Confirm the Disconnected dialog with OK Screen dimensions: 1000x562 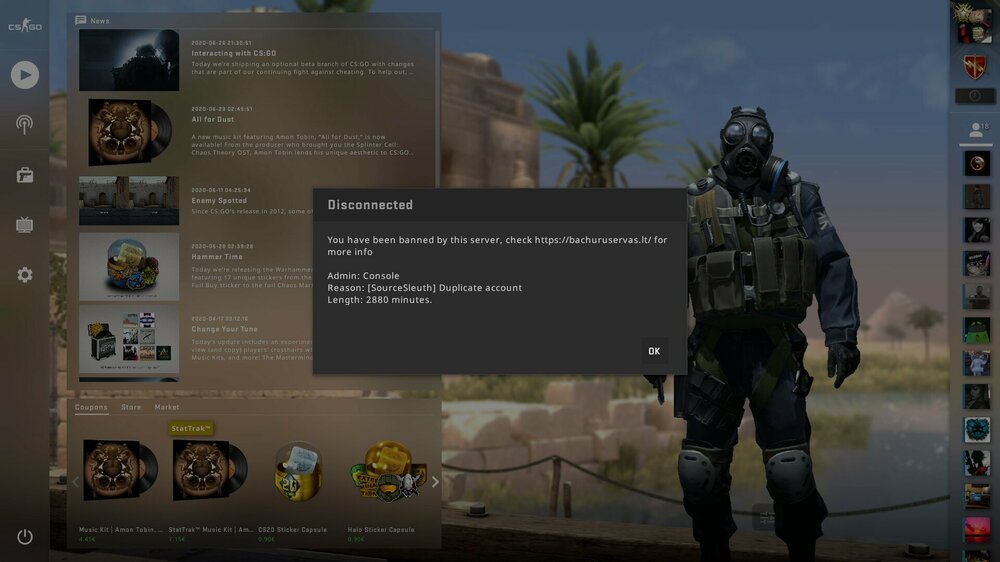(x=654, y=351)
